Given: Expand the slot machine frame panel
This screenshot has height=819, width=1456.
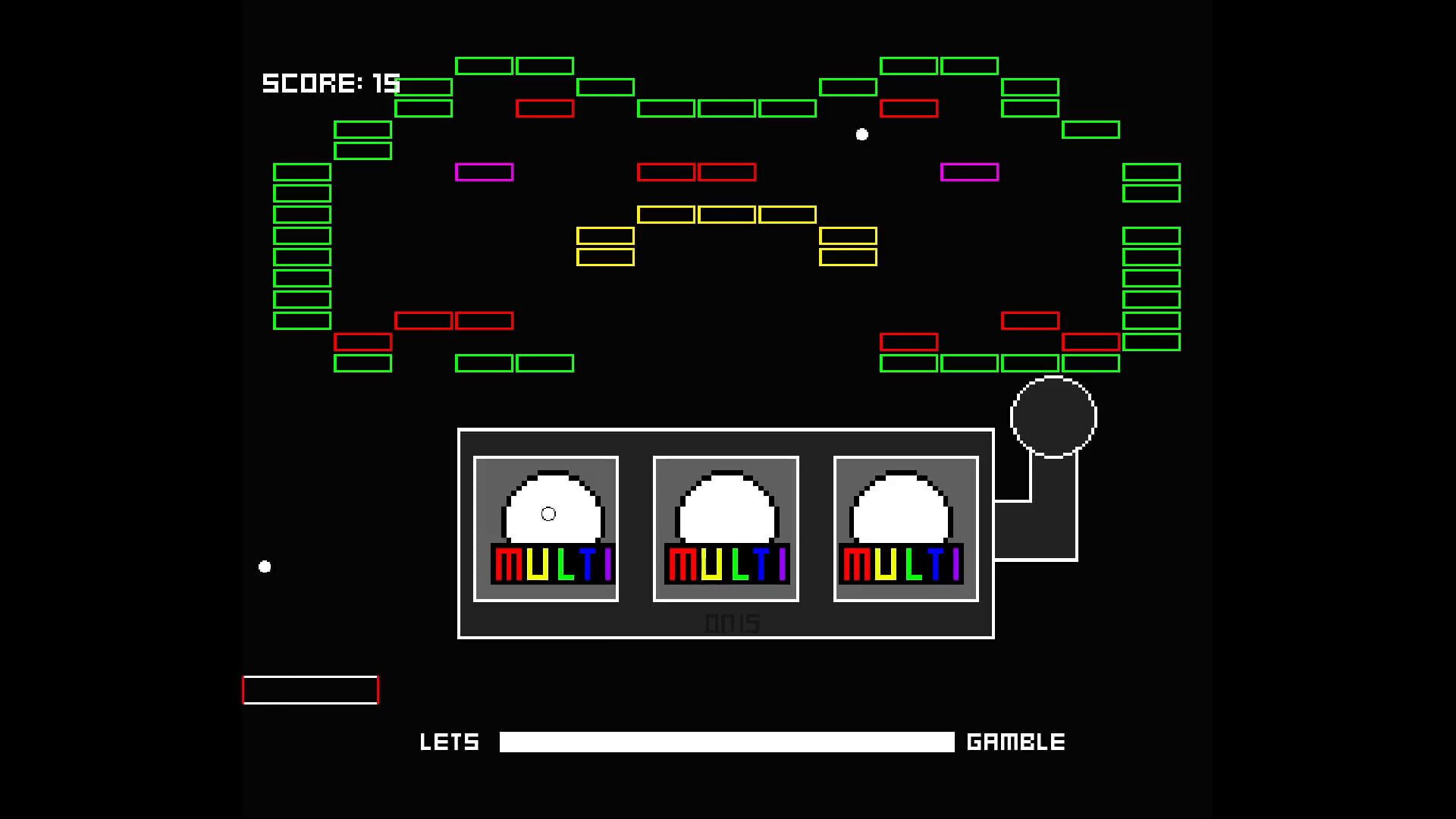Looking at the screenshot, I should (726, 533).
